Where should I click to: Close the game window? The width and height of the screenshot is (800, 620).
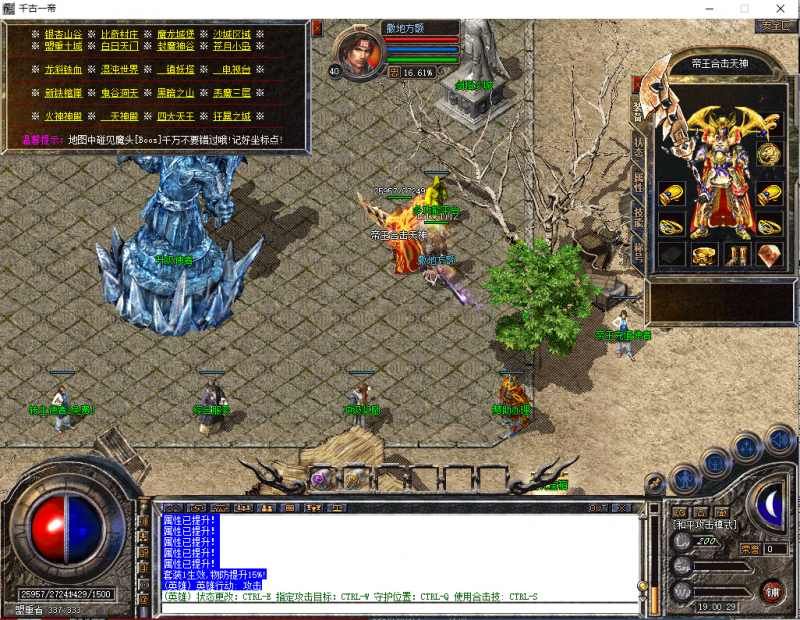coord(777,8)
